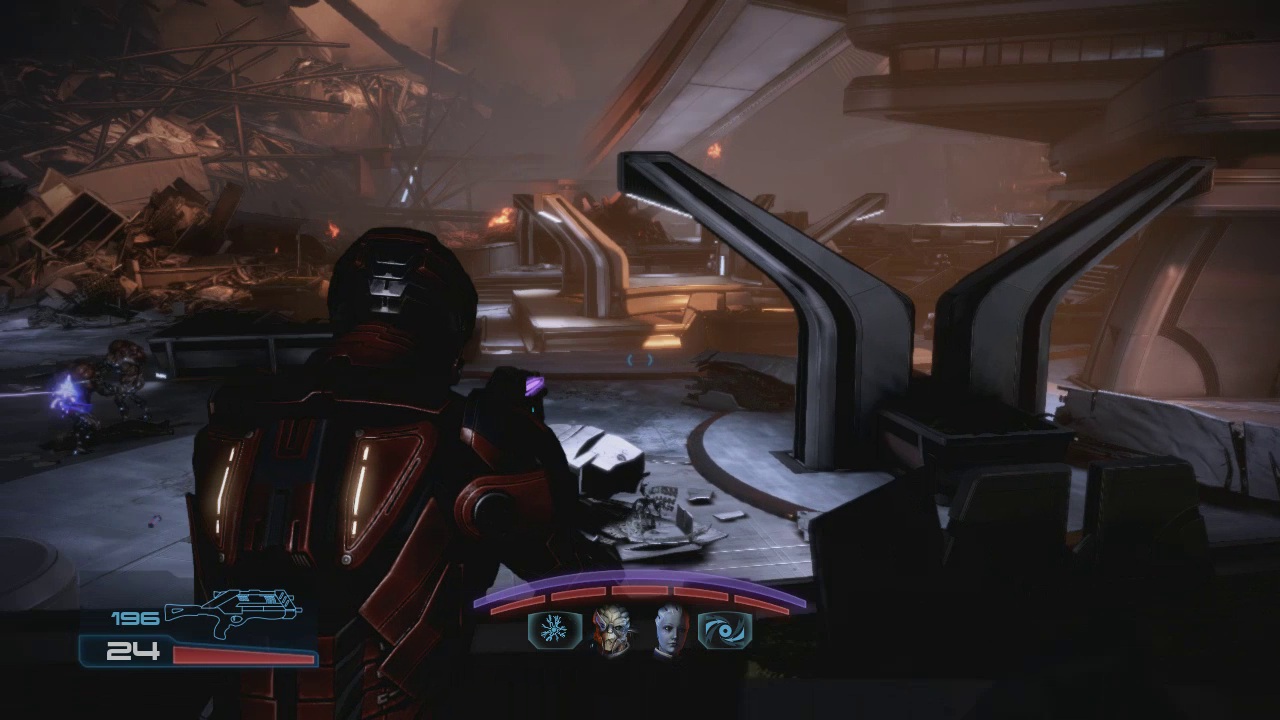Activate the swirl vortex squad power icon
This screenshot has height=720, width=1280.
[724, 631]
